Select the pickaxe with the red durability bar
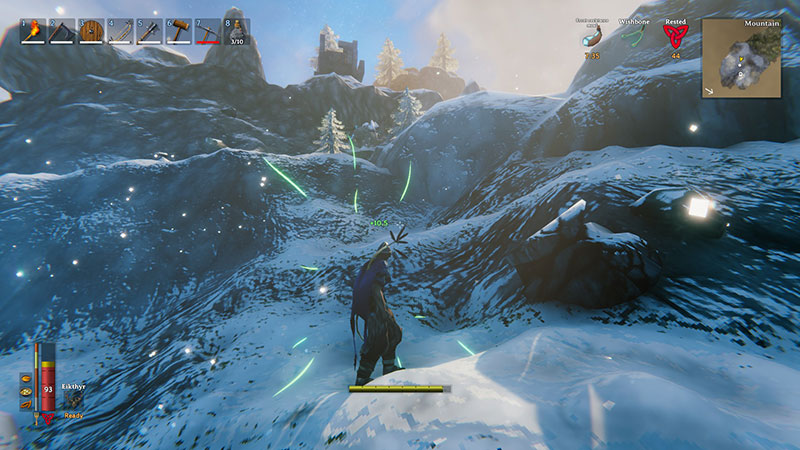This screenshot has width=800, height=450. (207, 32)
